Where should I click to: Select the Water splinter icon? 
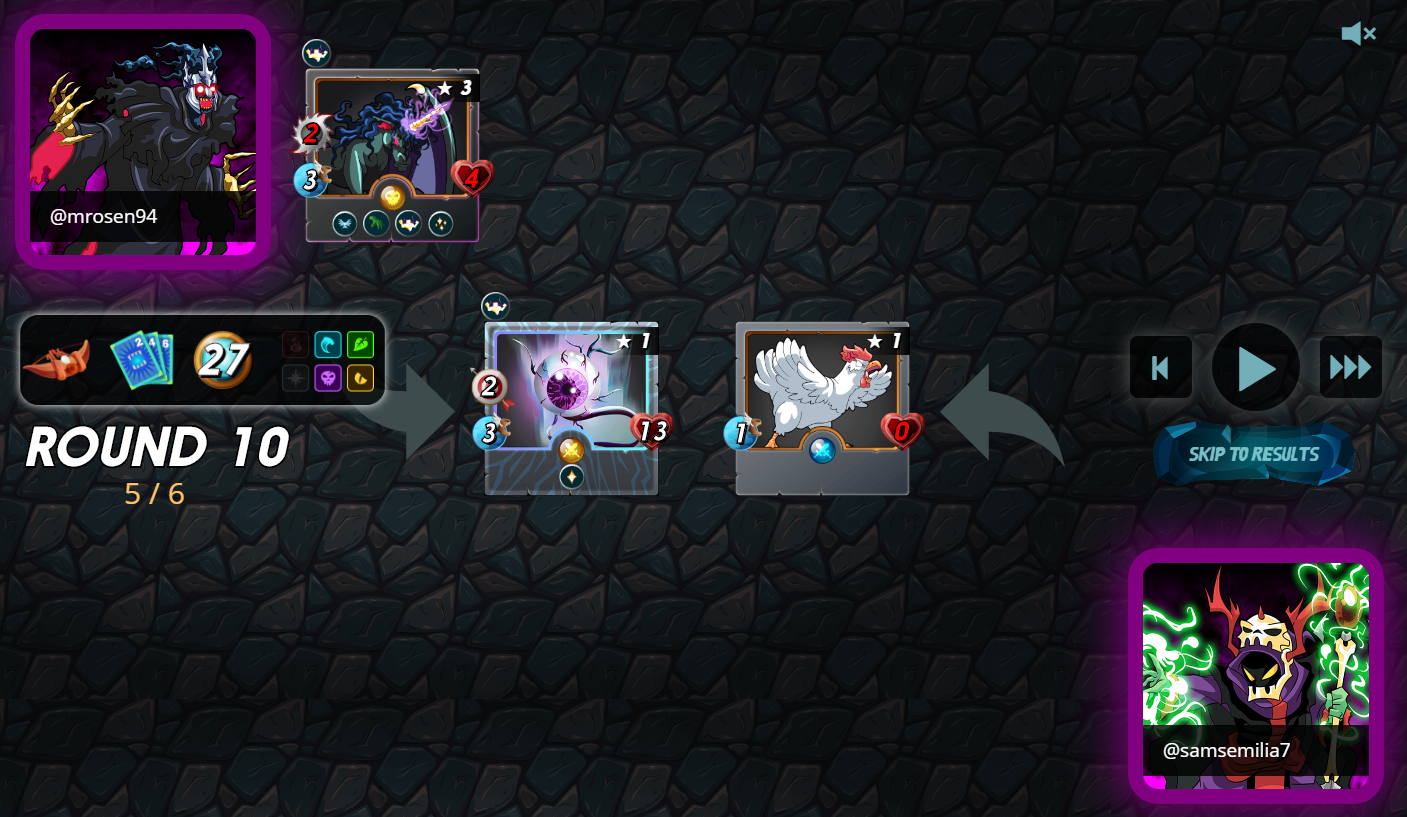coord(328,345)
